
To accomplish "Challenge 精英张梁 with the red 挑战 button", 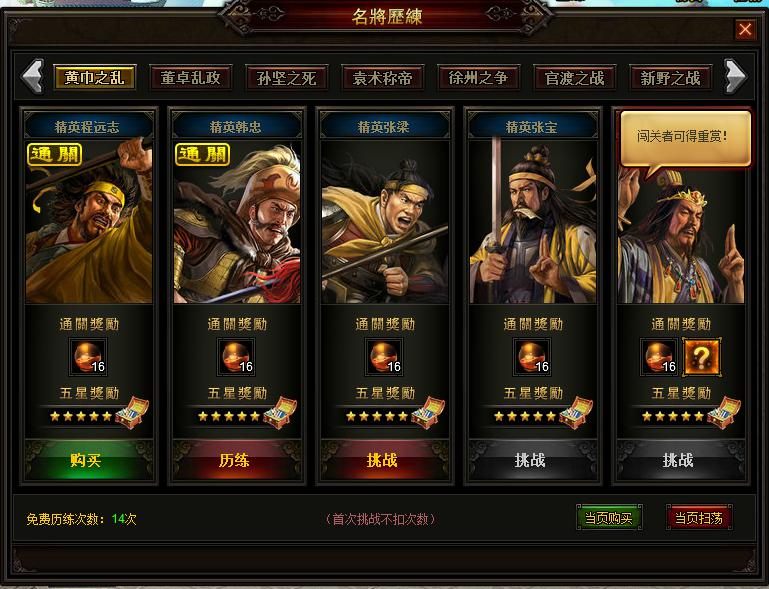I will click(383, 460).
